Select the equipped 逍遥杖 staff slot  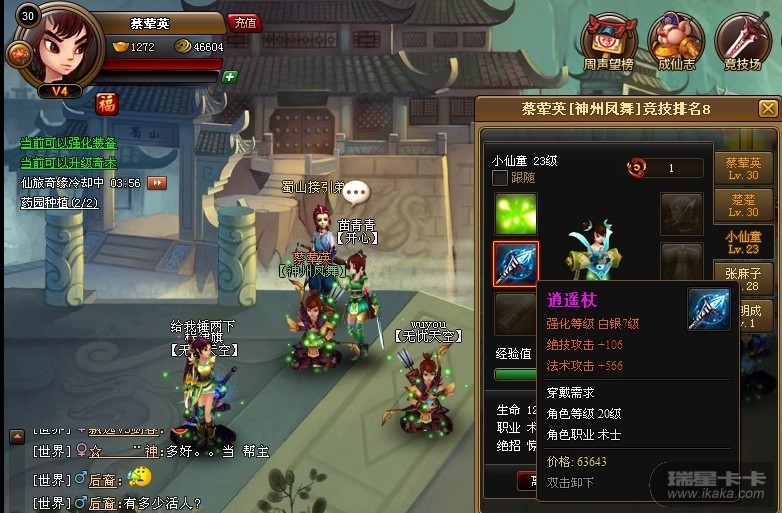click(x=516, y=264)
